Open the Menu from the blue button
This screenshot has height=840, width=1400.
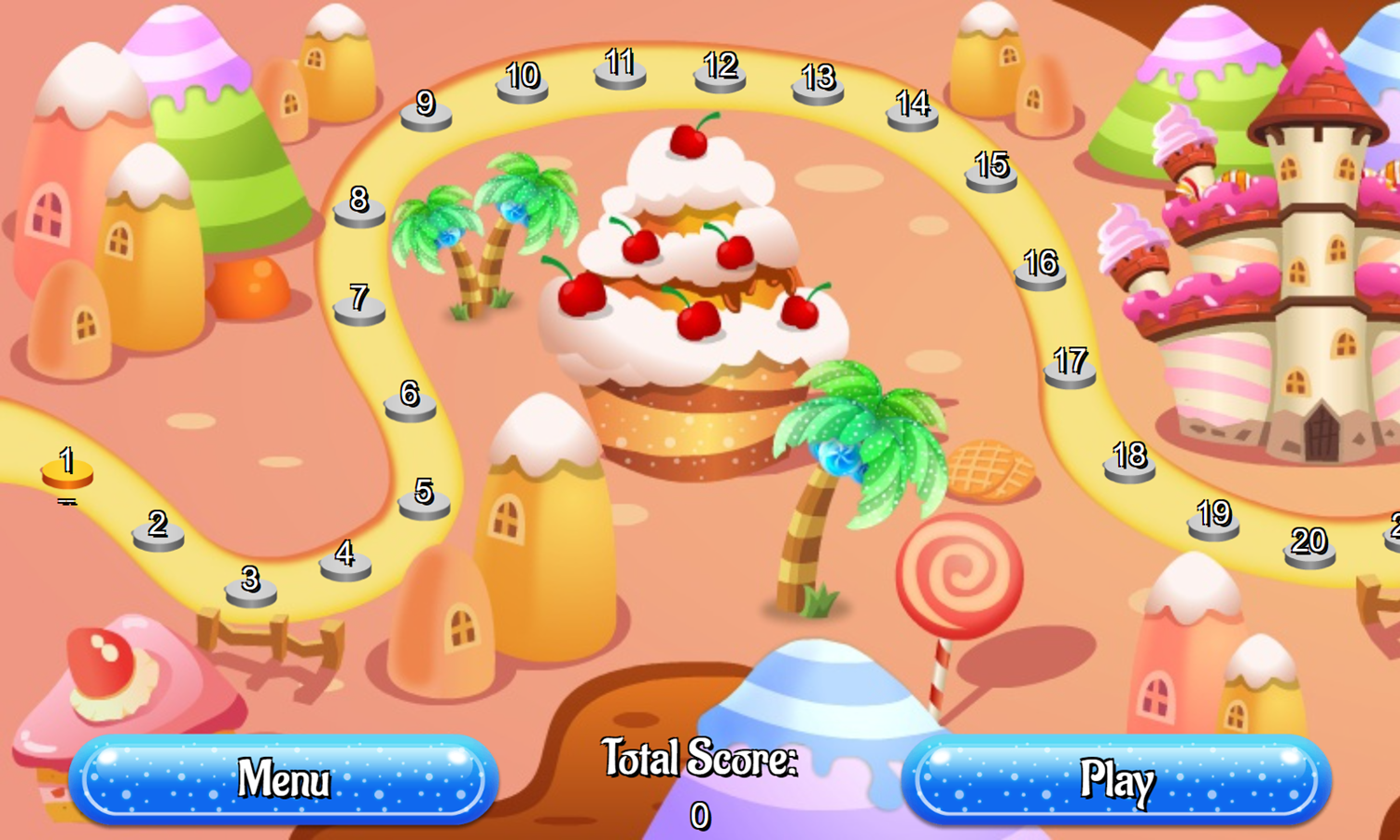[x=286, y=777]
